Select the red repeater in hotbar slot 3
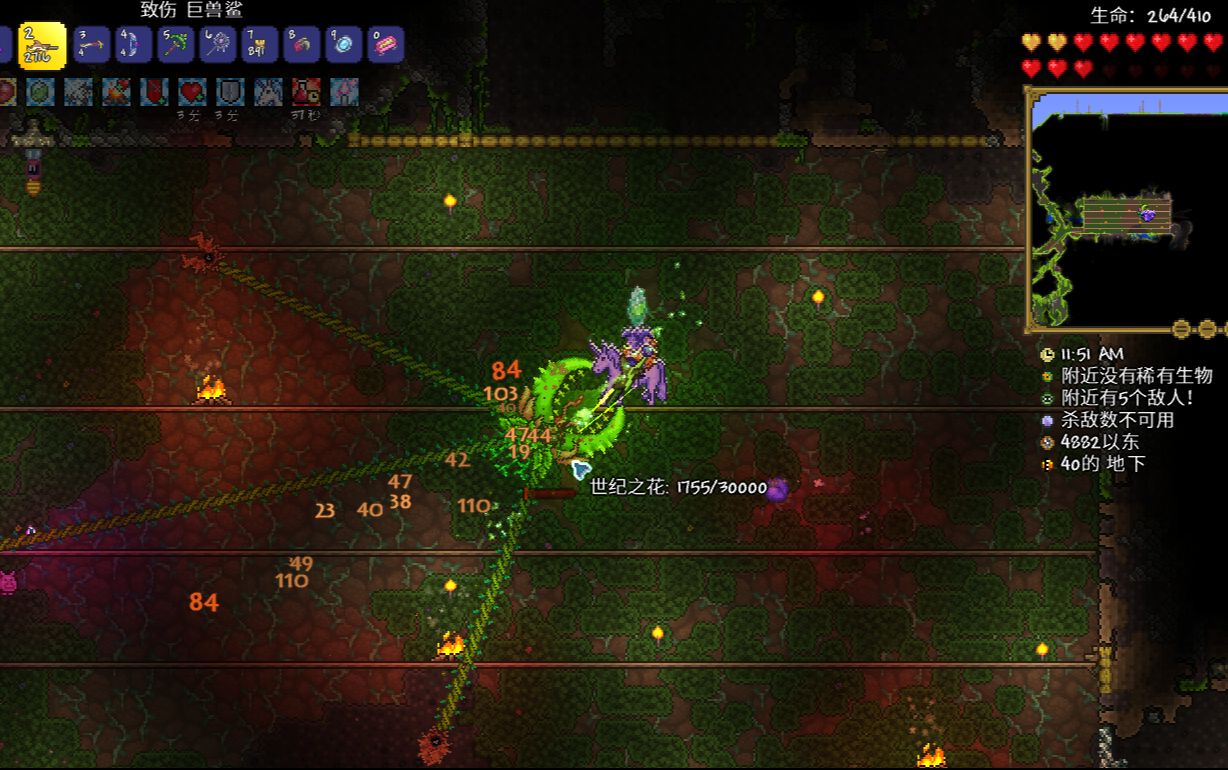The image size is (1228, 770). (x=91, y=45)
